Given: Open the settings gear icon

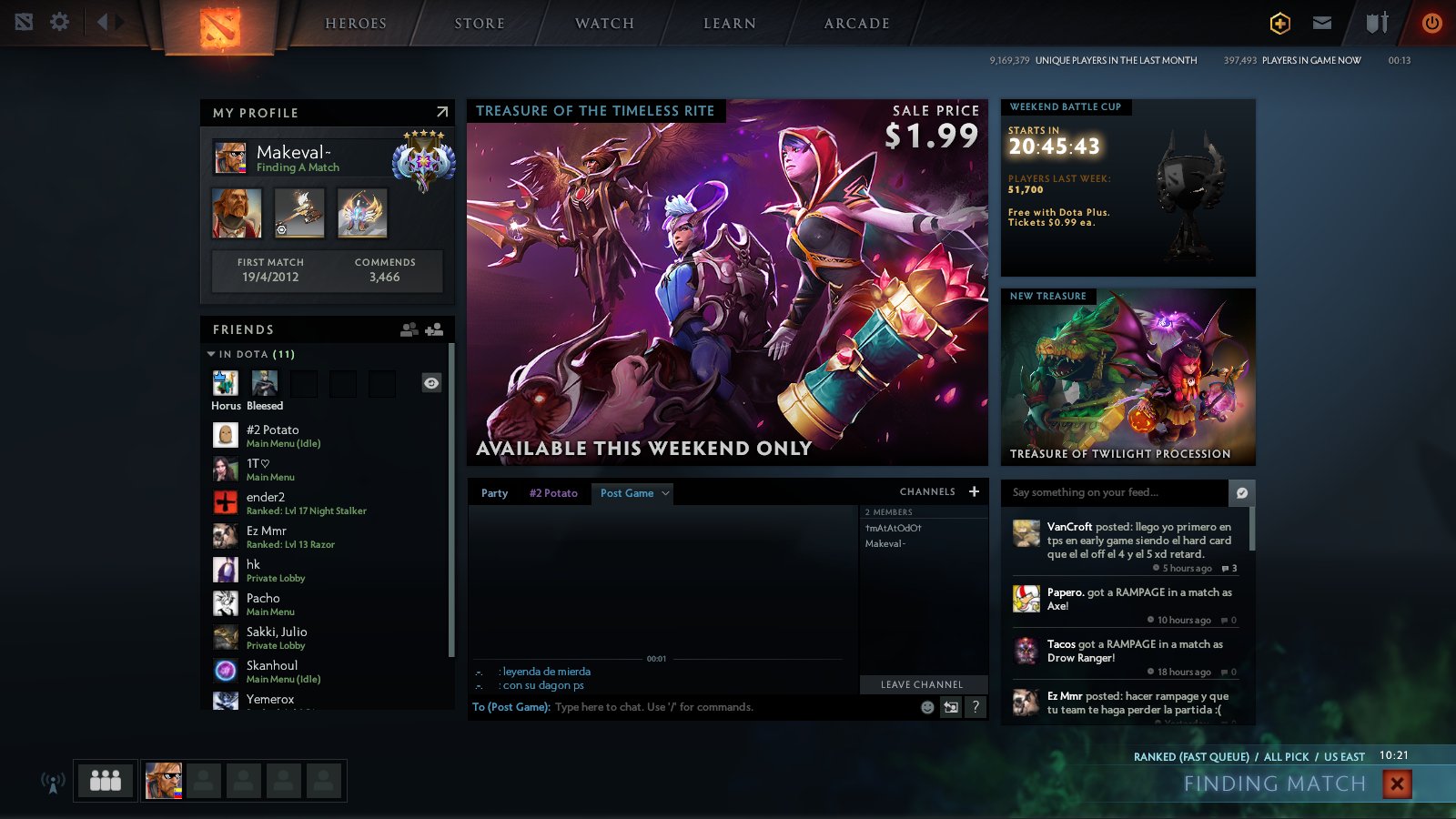Looking at the screenshot, I should [x=60, y=22].
